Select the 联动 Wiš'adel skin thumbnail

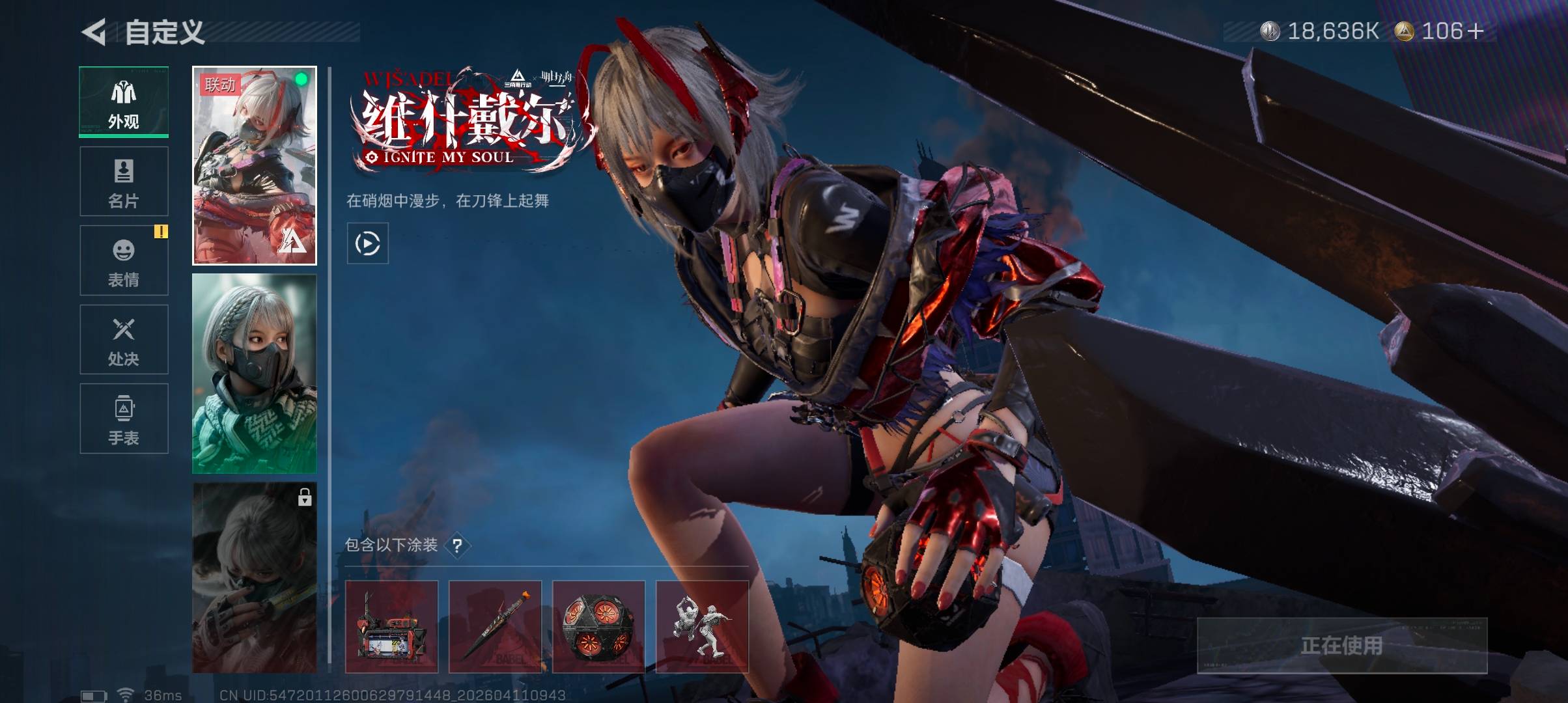[x=255, y=165]
